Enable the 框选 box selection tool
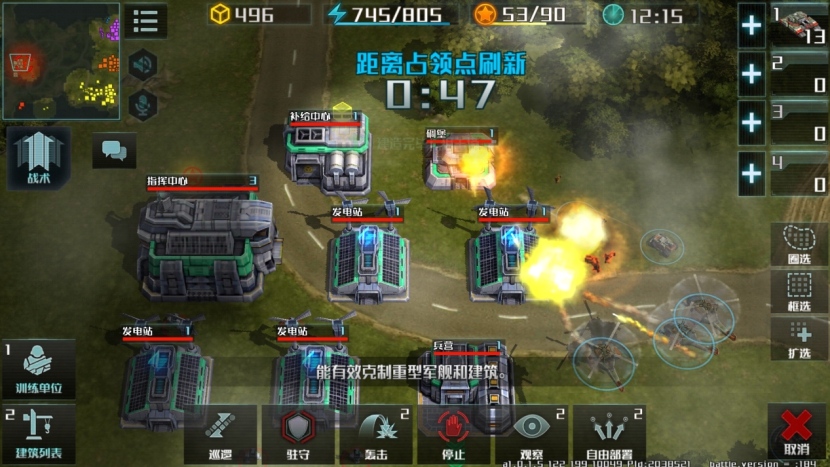This screenshot has height=467, width=830. pyautogui.click(x=799, y=292)
